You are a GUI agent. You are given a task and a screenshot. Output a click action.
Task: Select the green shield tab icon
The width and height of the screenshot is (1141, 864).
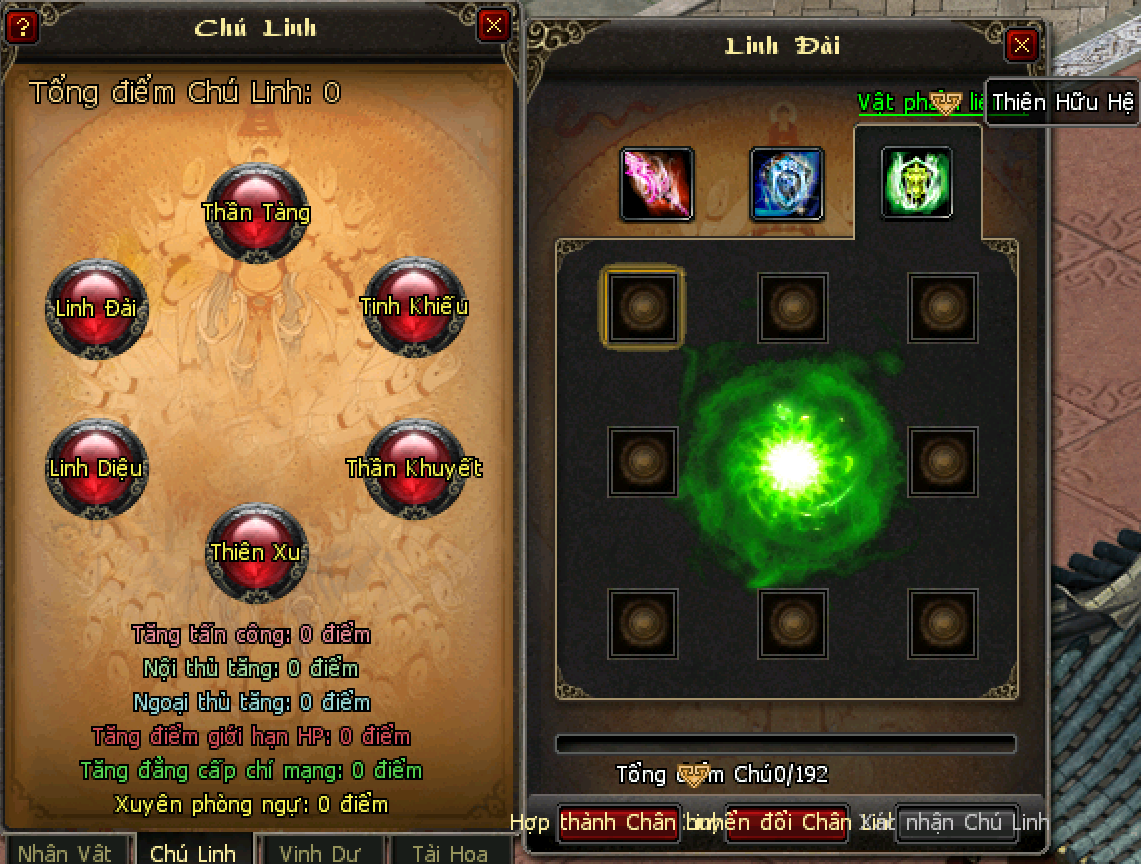click(916, 183)
